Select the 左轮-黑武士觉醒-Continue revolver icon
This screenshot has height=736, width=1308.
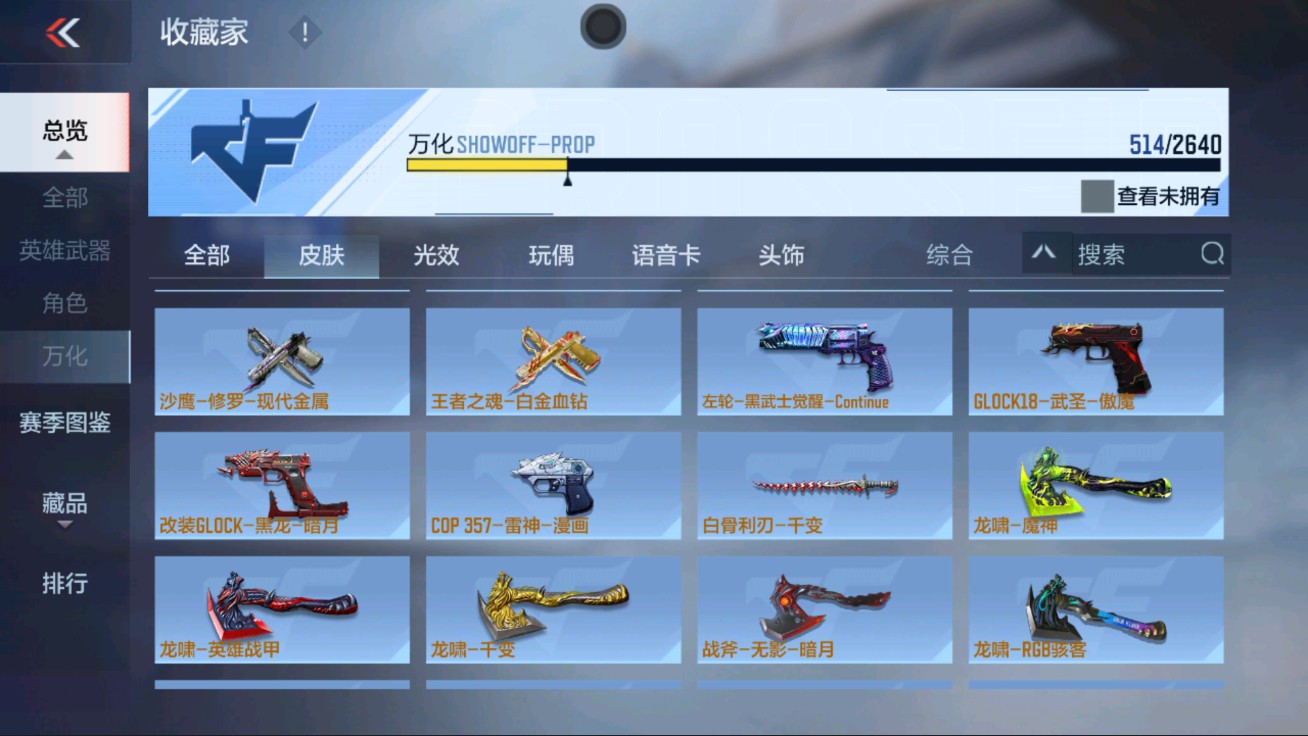click(x=823, y=352)
